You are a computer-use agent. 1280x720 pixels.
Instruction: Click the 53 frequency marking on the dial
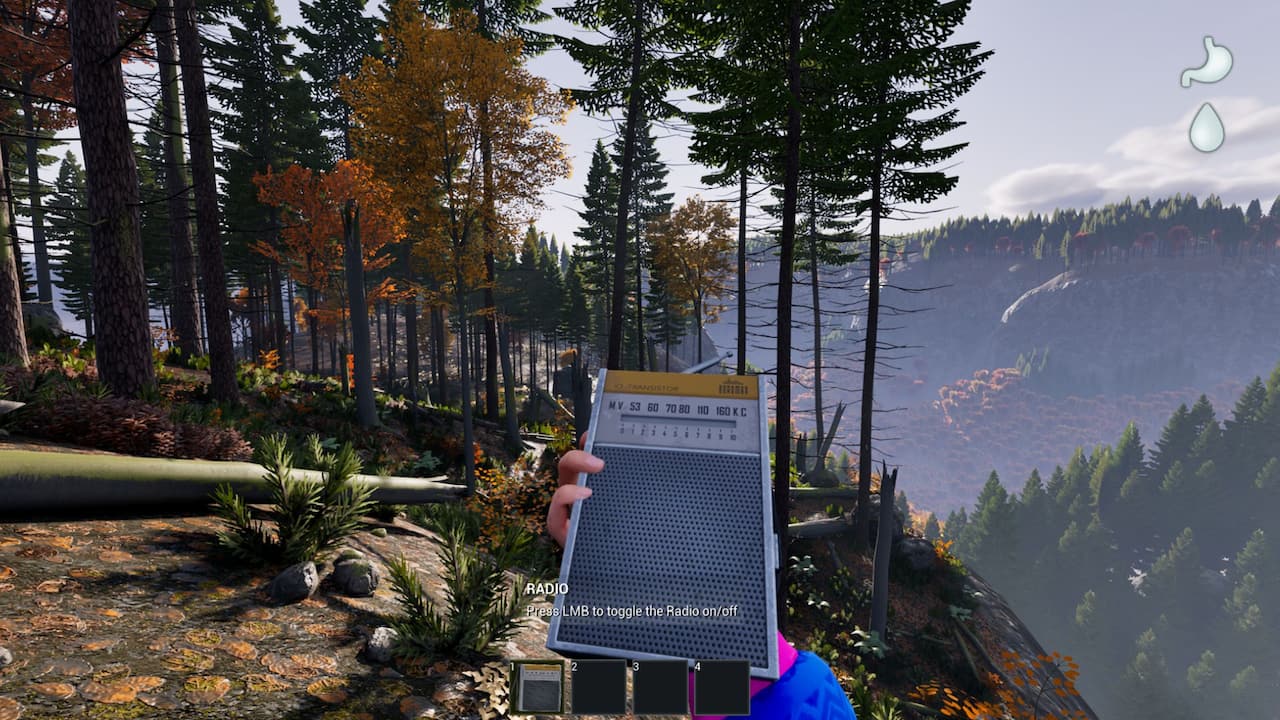(634, 407)
